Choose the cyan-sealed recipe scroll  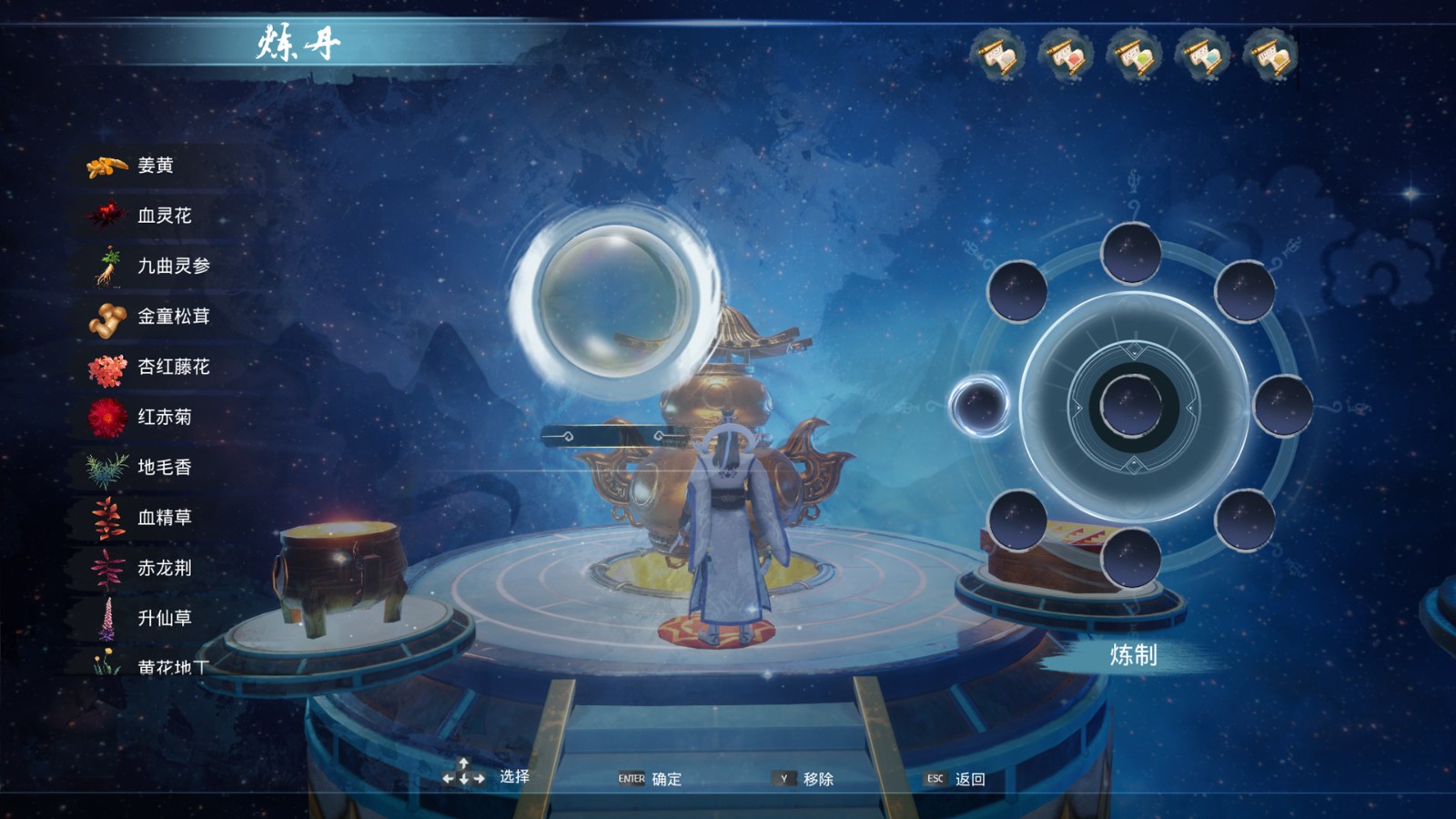[1203, 56]
